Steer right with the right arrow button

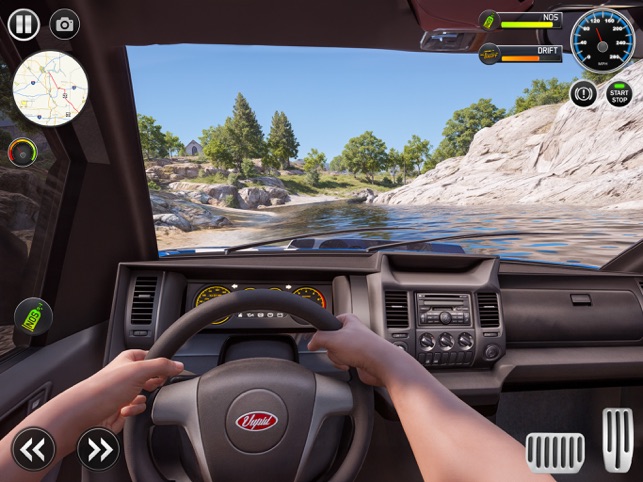(x=97, y=449)
